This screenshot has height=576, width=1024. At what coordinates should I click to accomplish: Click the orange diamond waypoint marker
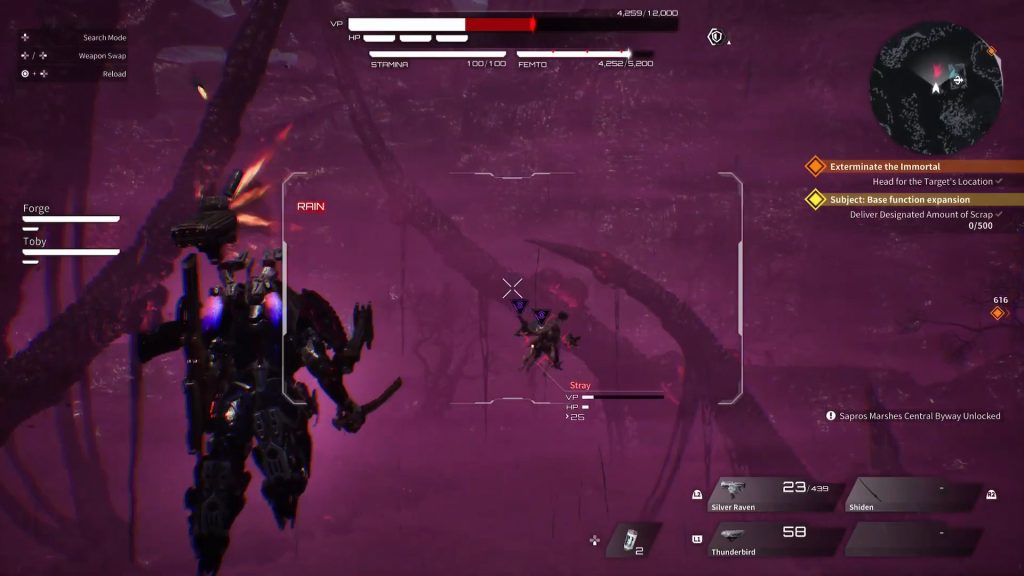997,314
